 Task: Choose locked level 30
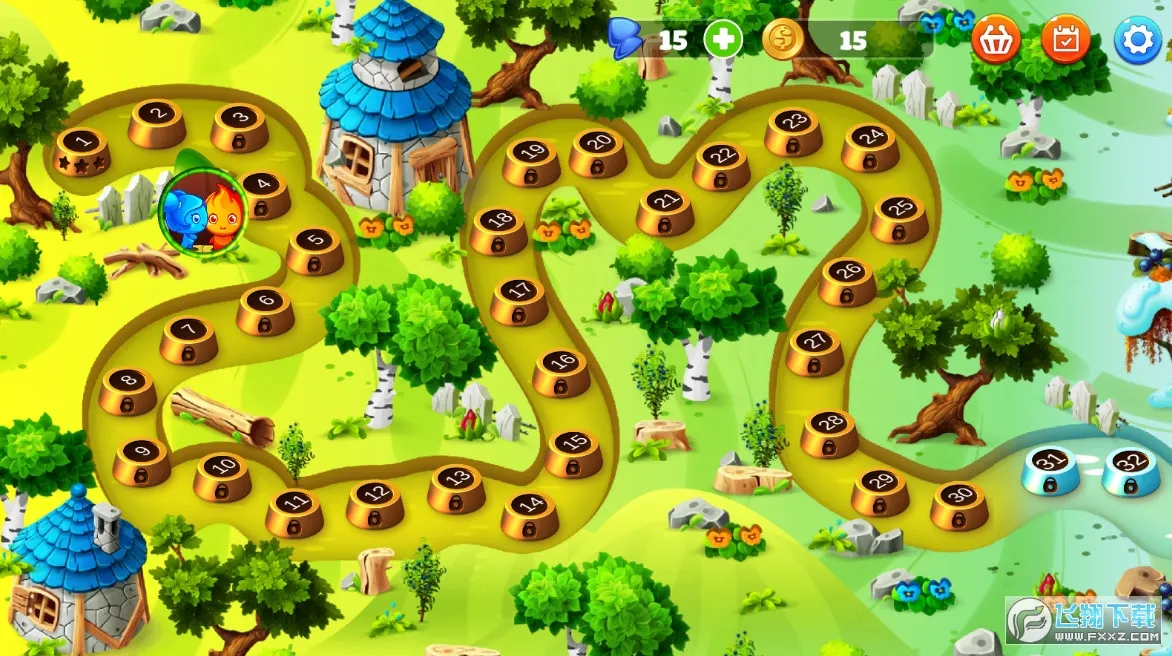[959, 505]
